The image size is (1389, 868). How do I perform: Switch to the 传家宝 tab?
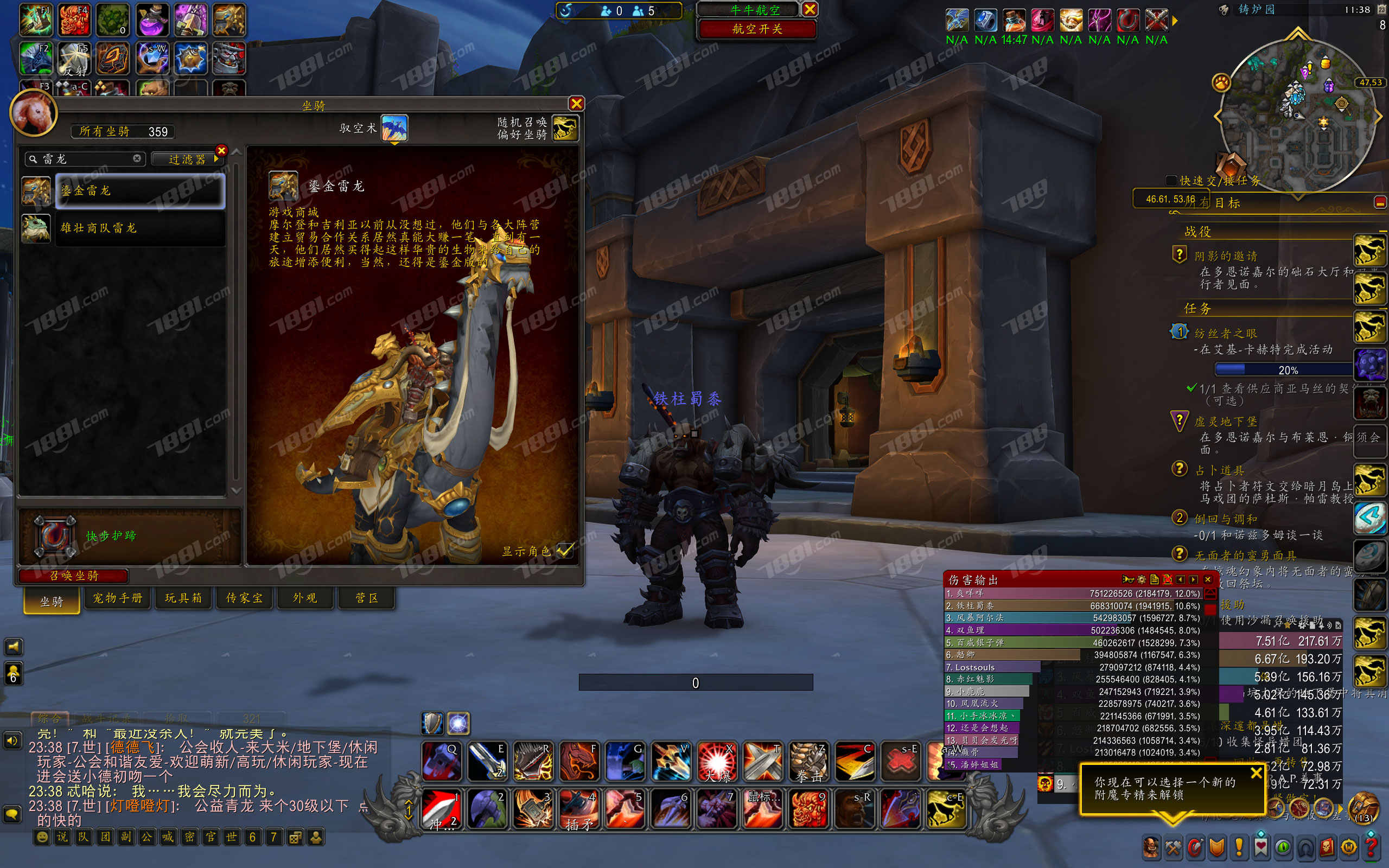(245, 598)
